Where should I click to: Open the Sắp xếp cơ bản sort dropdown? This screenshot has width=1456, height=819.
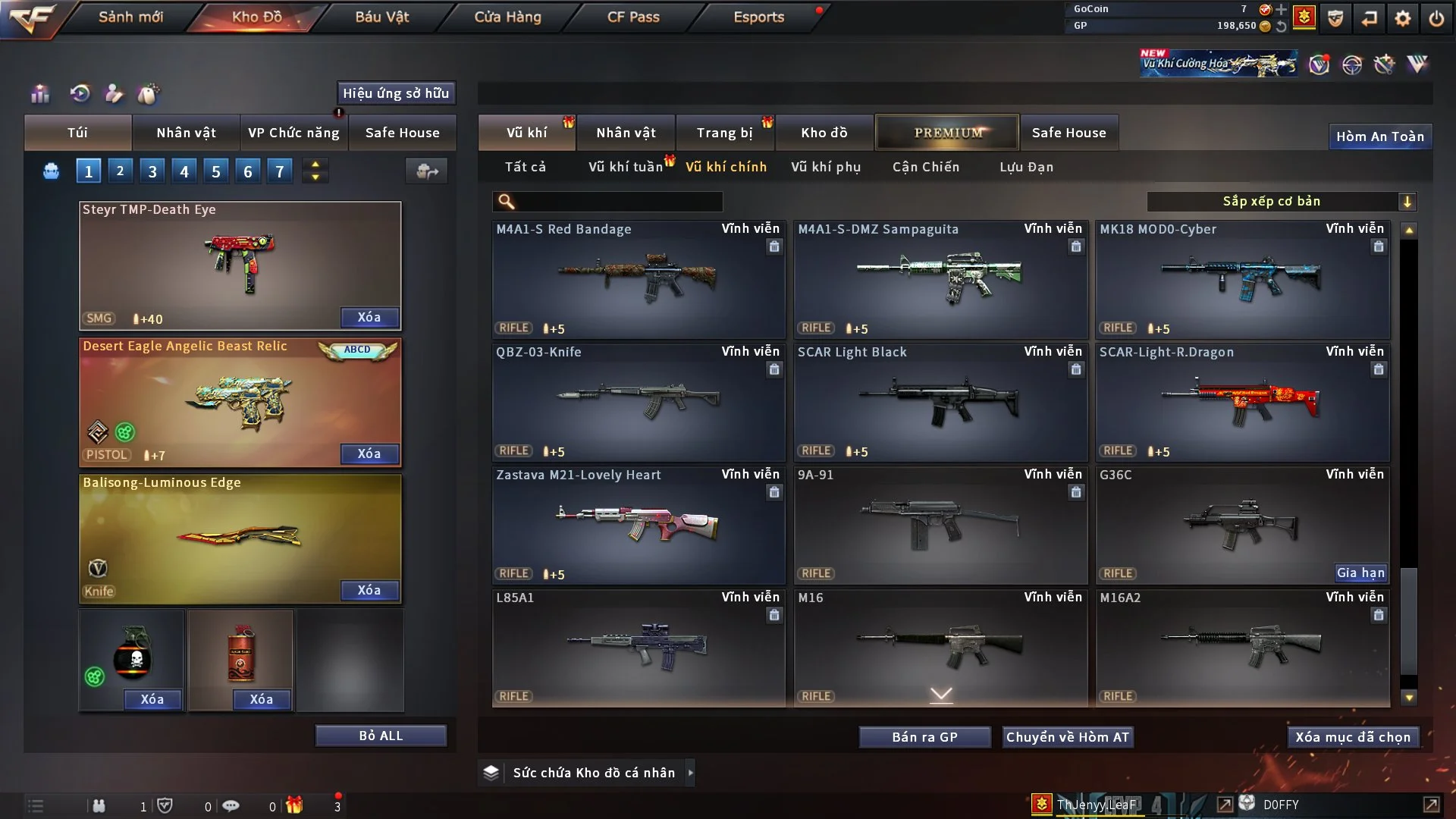(x=1281, y=202)
